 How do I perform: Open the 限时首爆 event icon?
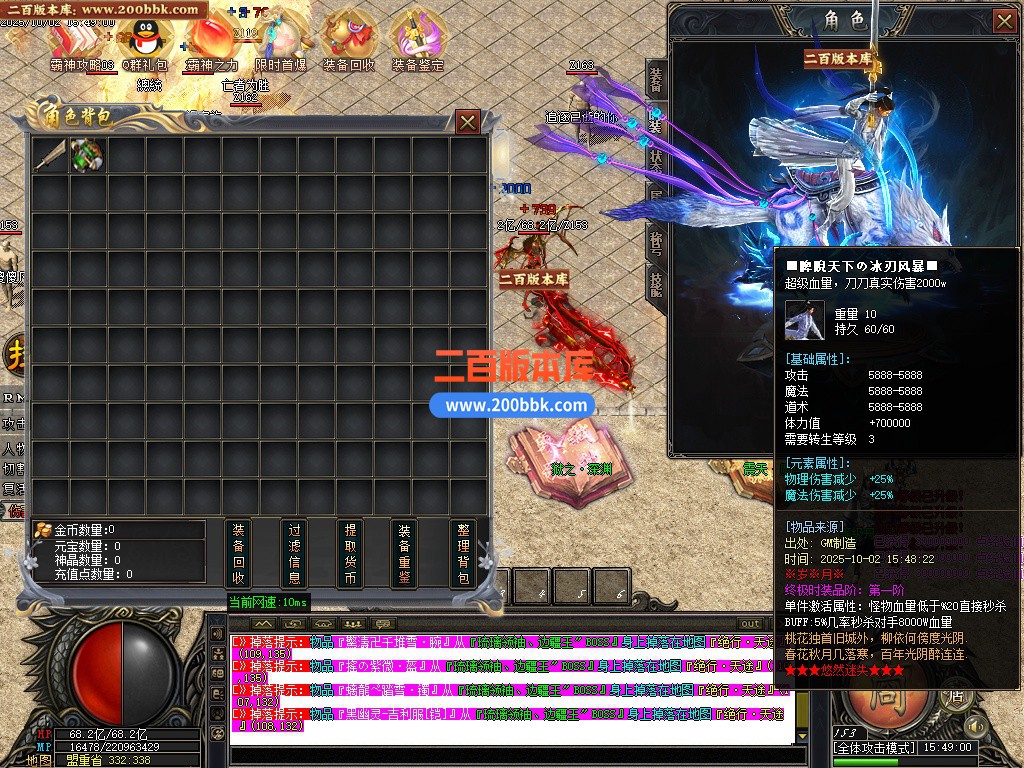(x=280, y=42)
